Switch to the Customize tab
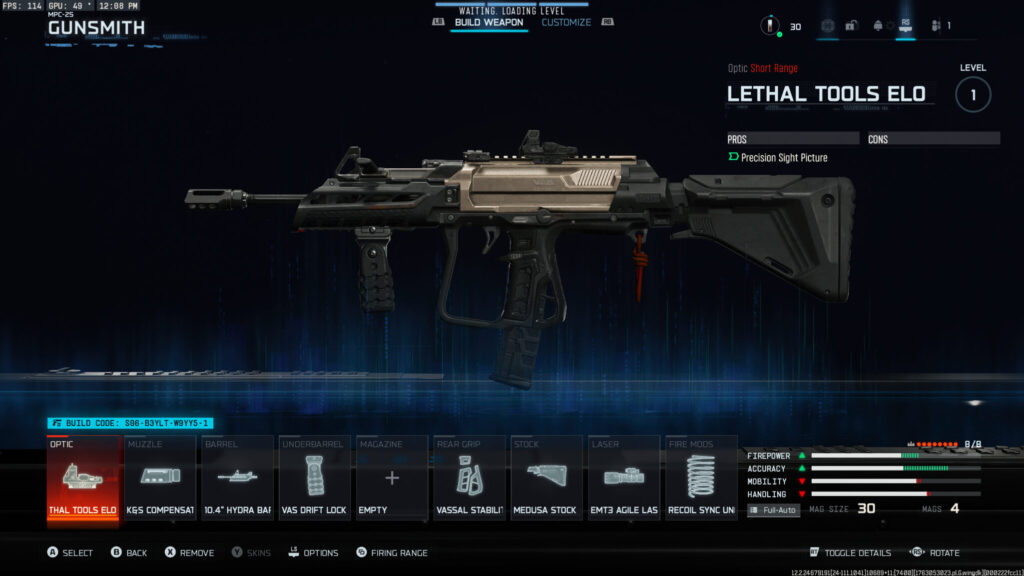 (566, 22)
